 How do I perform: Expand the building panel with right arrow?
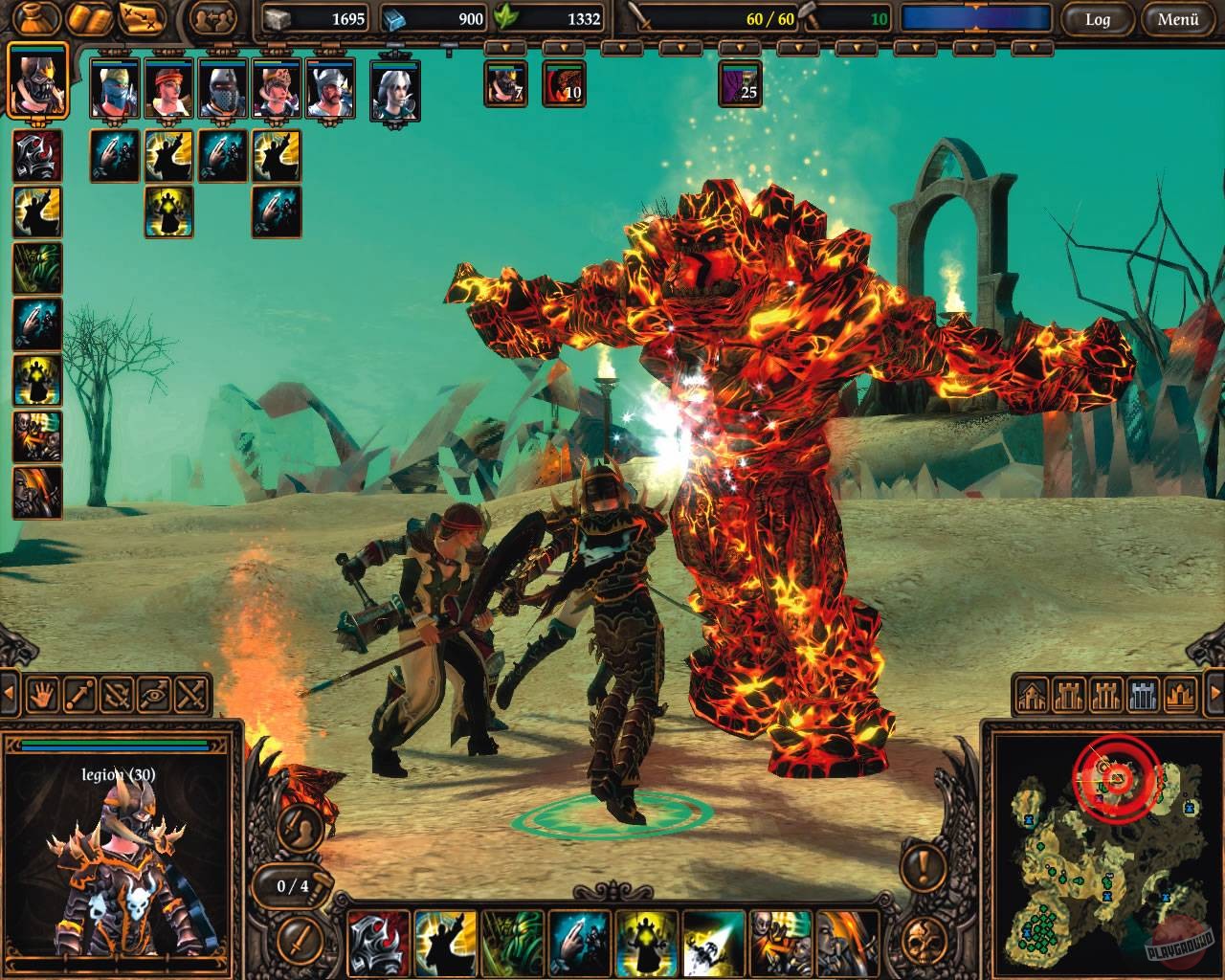[1215, 692]
